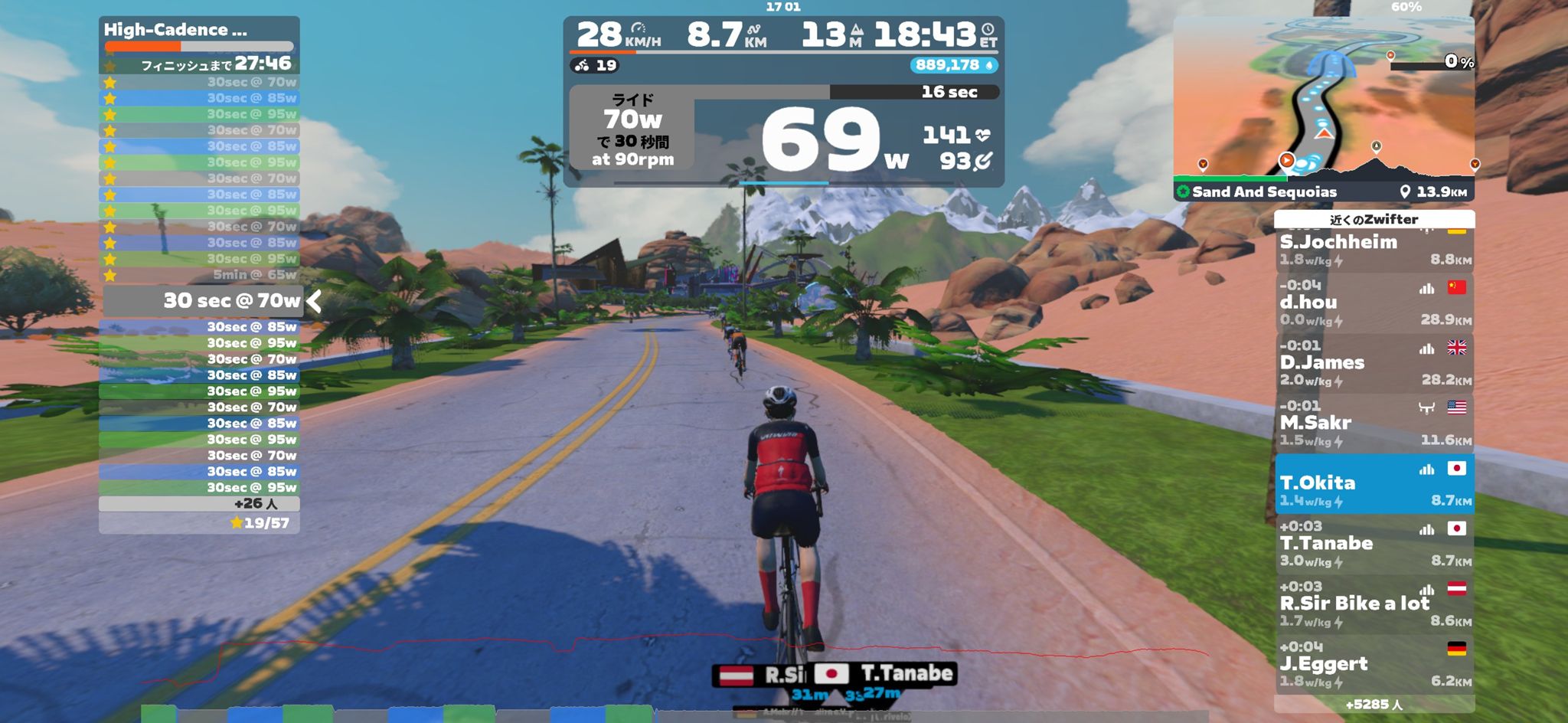Select D.James in the nearby Zwifters
Image resolution: width=1568 pixels, height=723 pixels.
point(1374,362)
